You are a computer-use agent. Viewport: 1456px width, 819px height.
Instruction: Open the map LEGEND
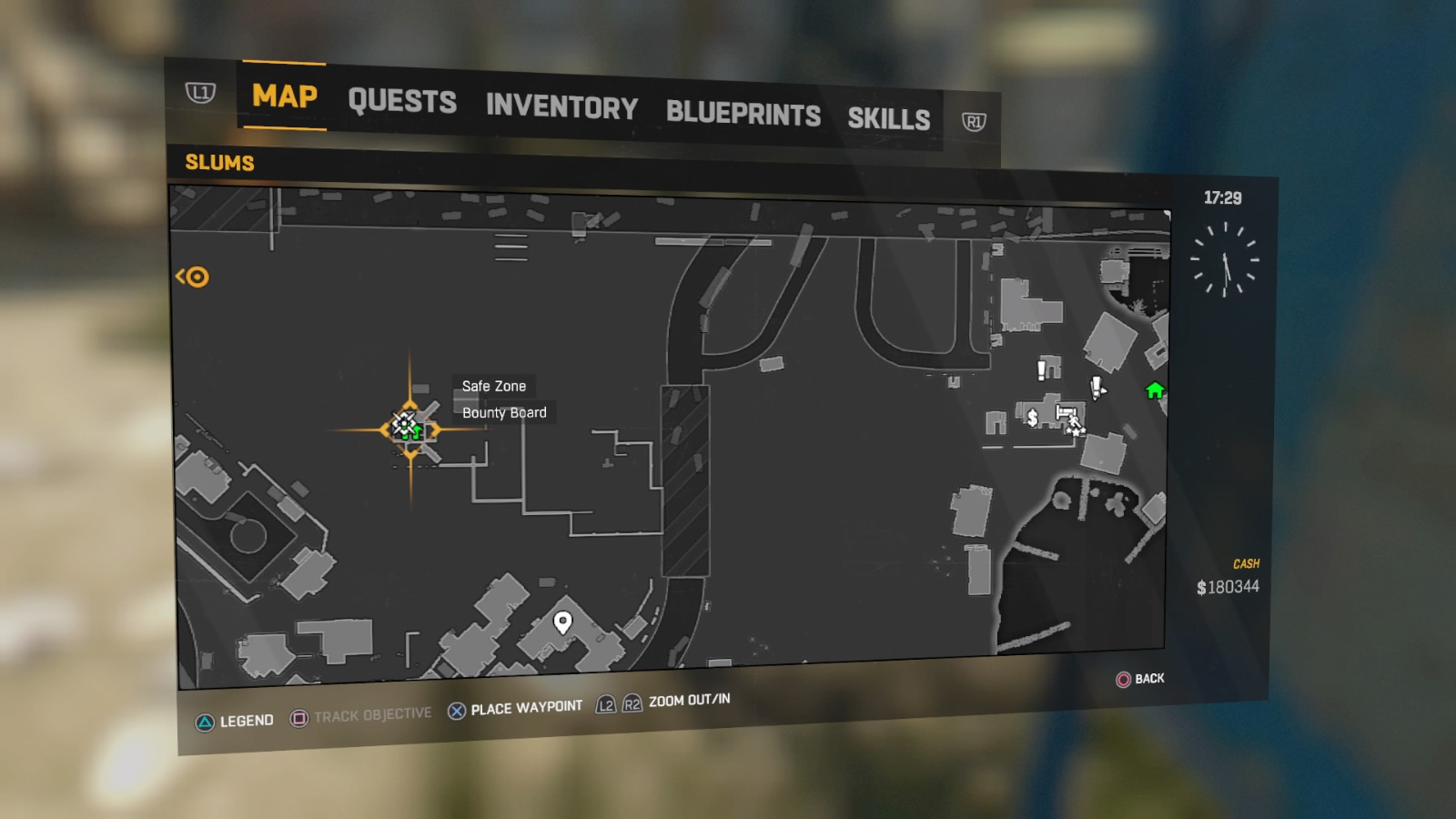click(244, 720)
